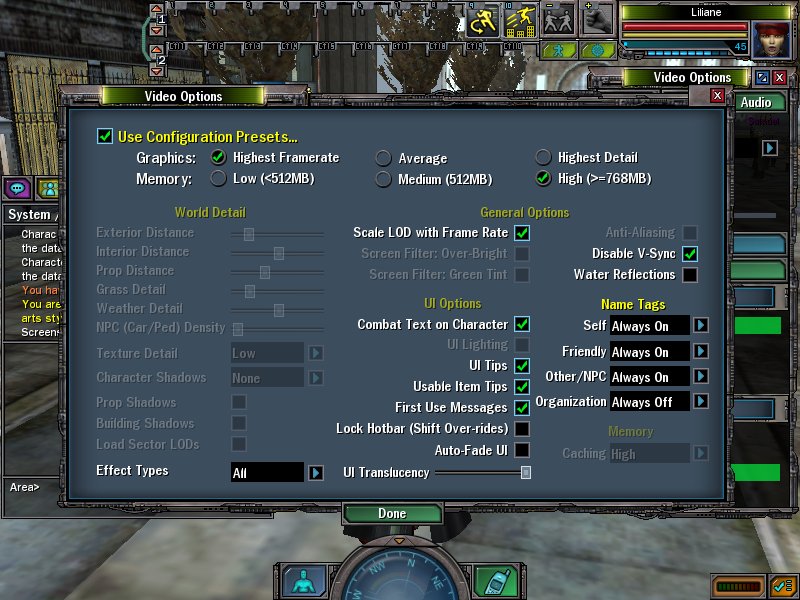
Task: Enable Auto-Fade UI checkbox
Action: [522, 450]
